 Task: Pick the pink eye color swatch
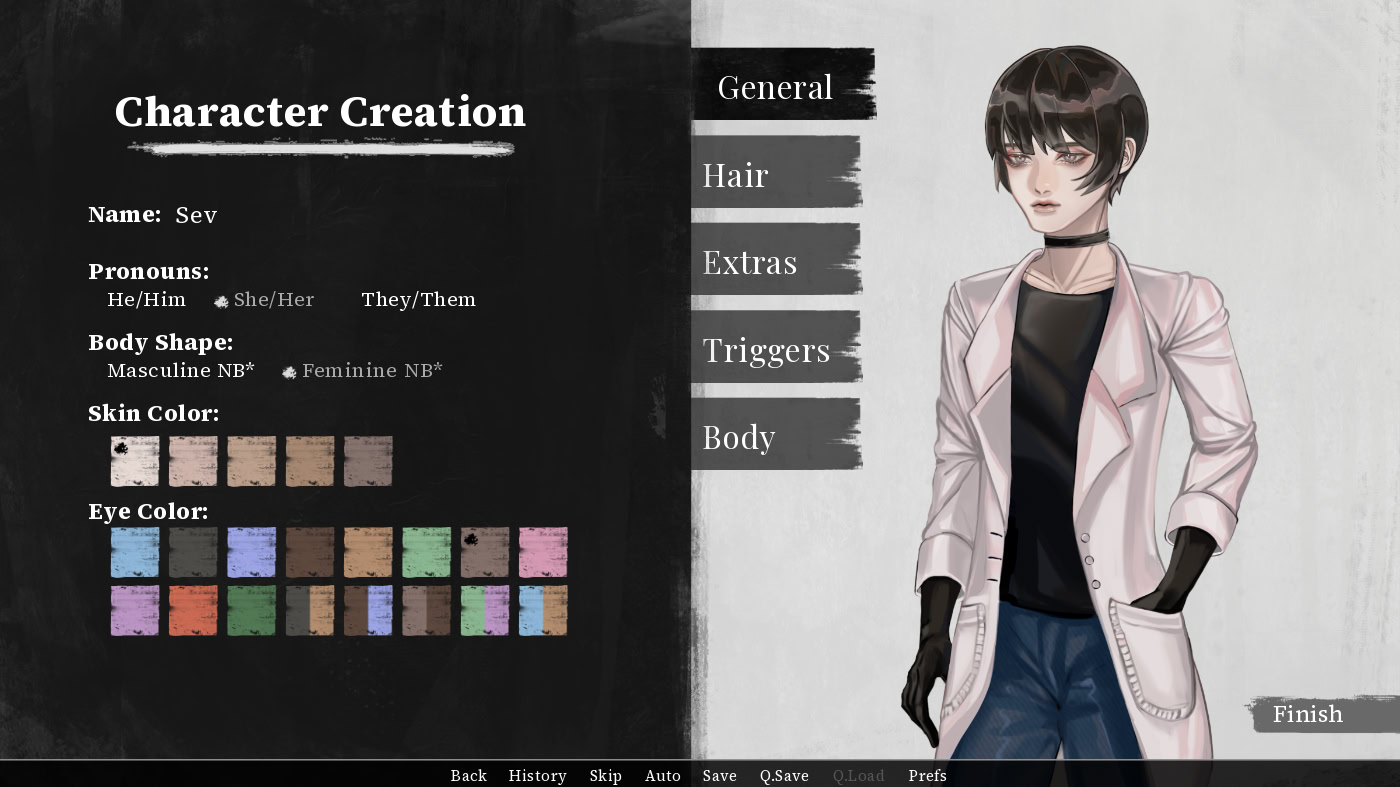(543, 552)
